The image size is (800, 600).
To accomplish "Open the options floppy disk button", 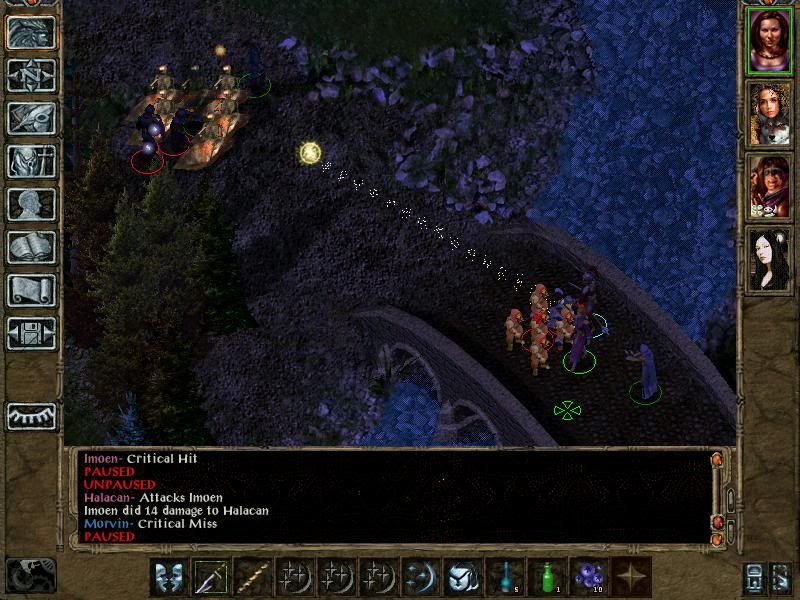I will pyautogui.click(x=31, y=332).
